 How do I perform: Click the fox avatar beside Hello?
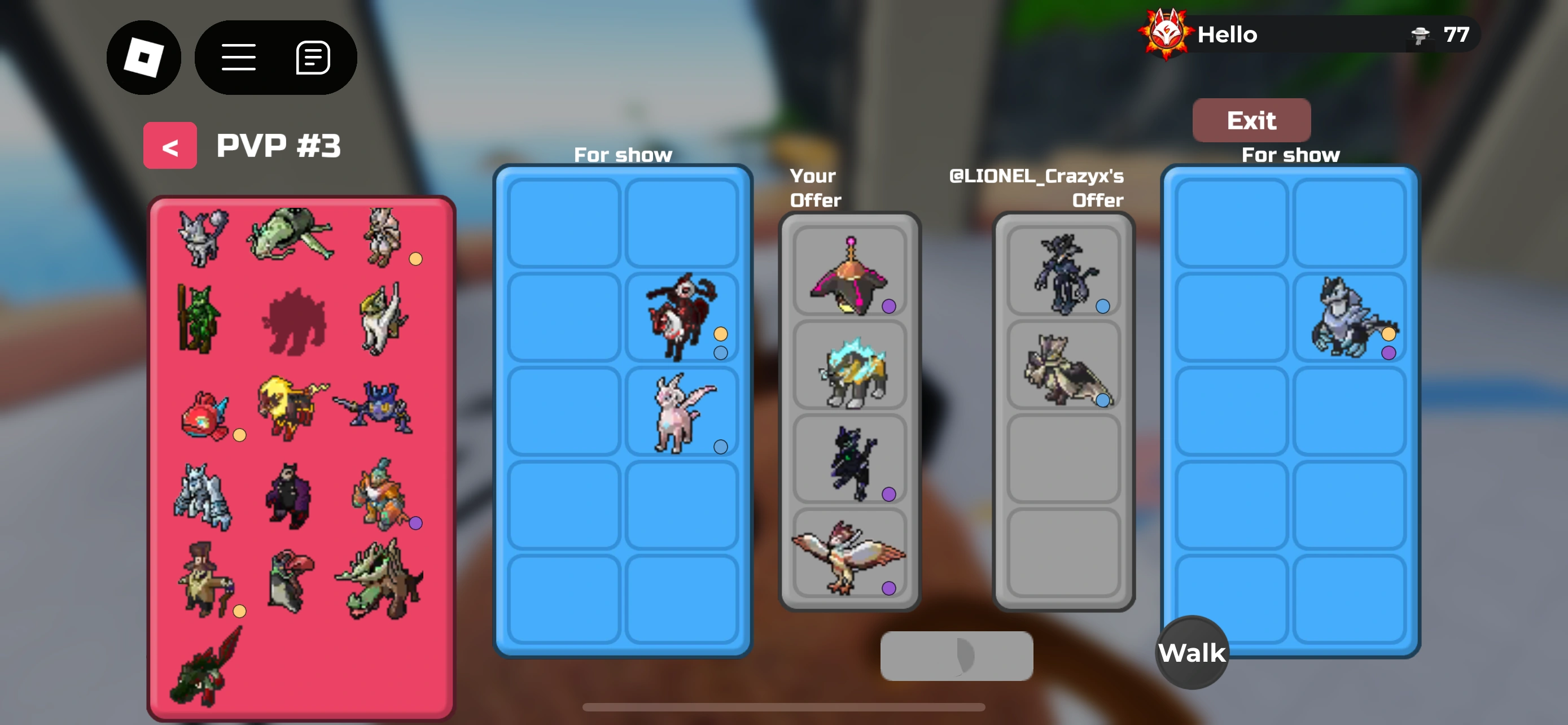tap(1164, 34)
